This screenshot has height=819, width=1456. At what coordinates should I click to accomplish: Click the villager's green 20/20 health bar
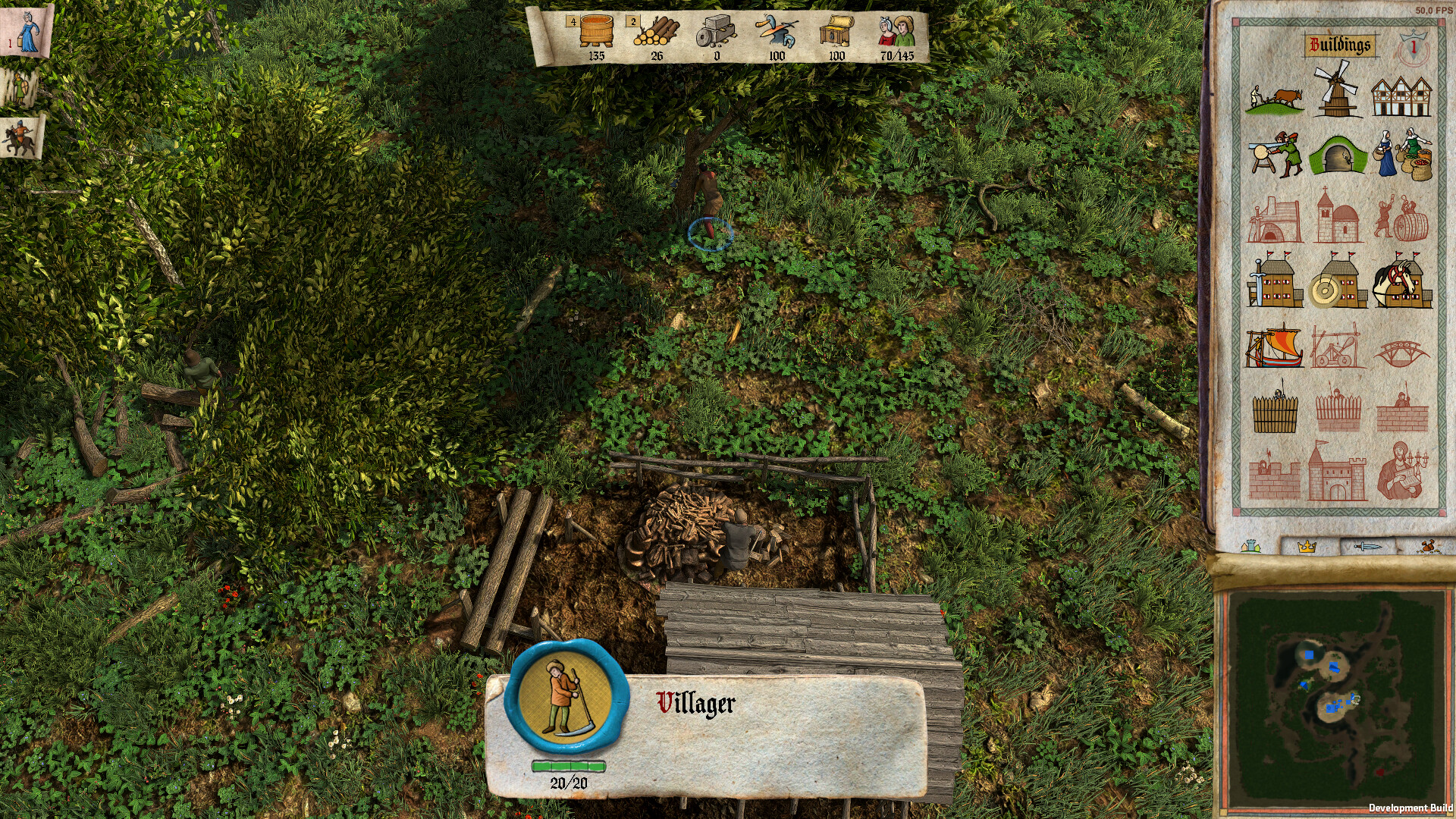pyautogui.click(x=570, y=766)
